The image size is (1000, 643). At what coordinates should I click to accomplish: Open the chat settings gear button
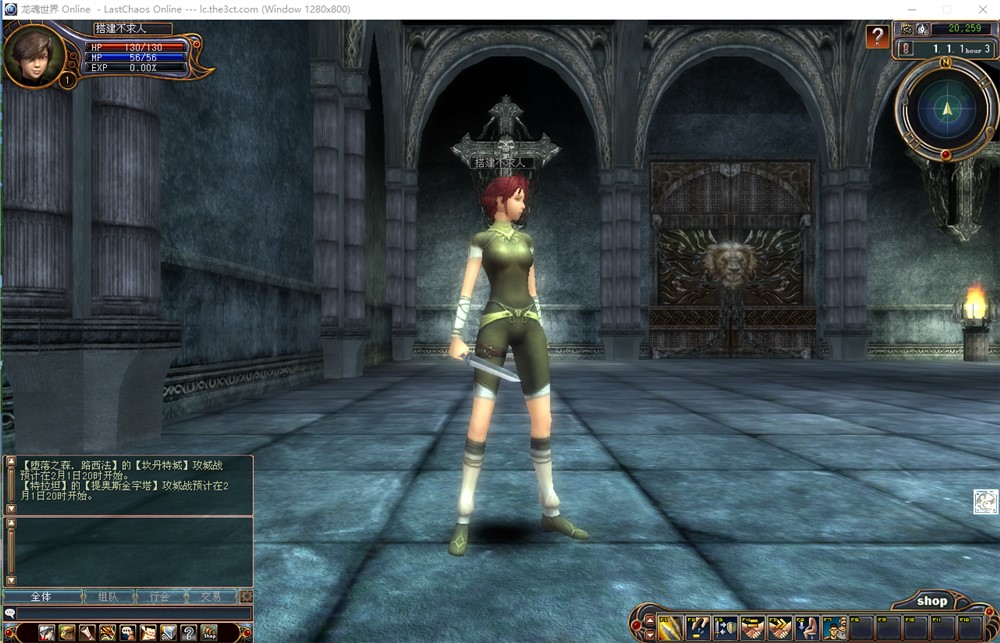tap(245, 597)
